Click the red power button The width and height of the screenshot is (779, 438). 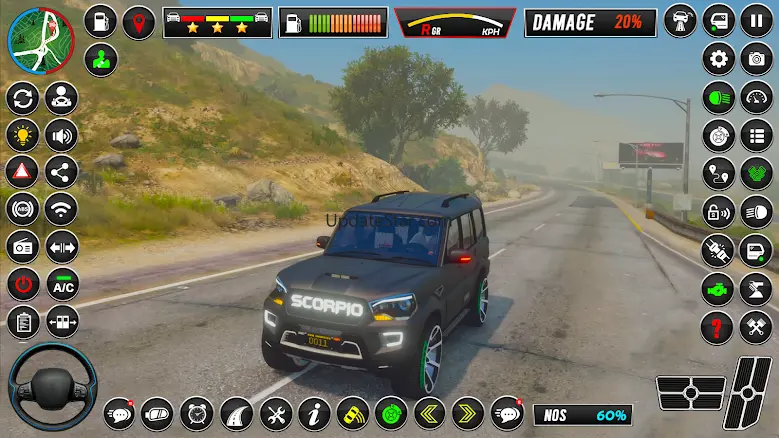click(22, 284)
